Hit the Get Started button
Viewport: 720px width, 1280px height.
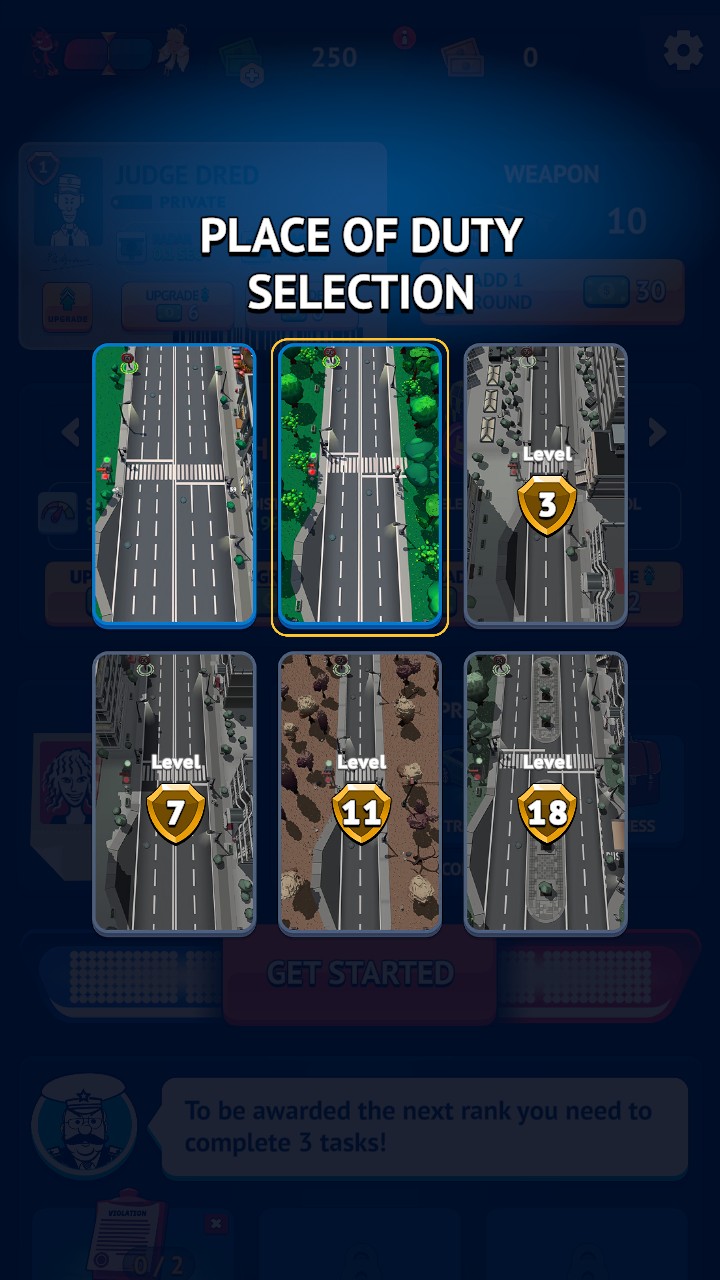pyautogui.click(x=360, y=973)
